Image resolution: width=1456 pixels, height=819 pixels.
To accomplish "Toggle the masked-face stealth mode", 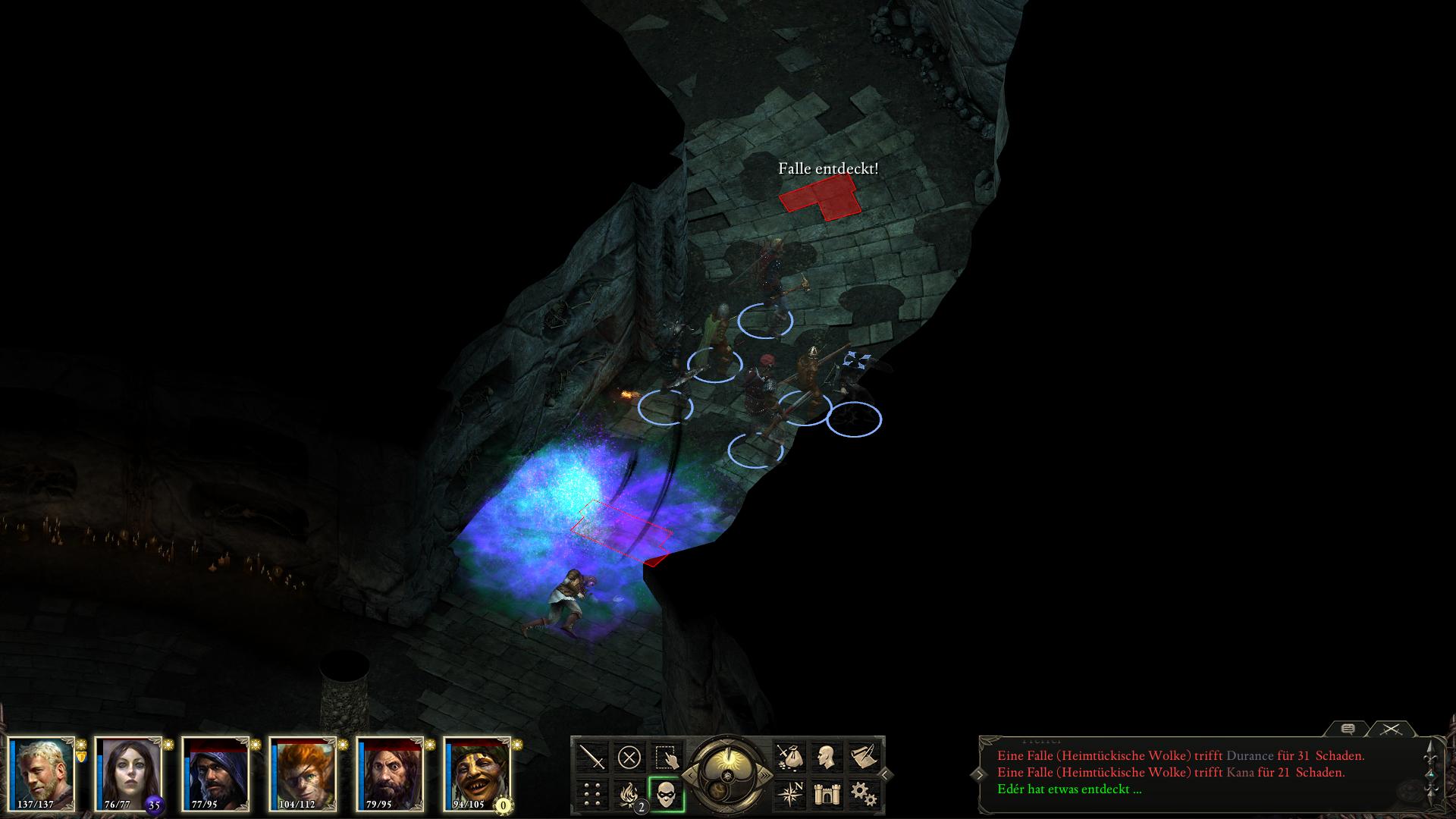I will pos(667,794).
